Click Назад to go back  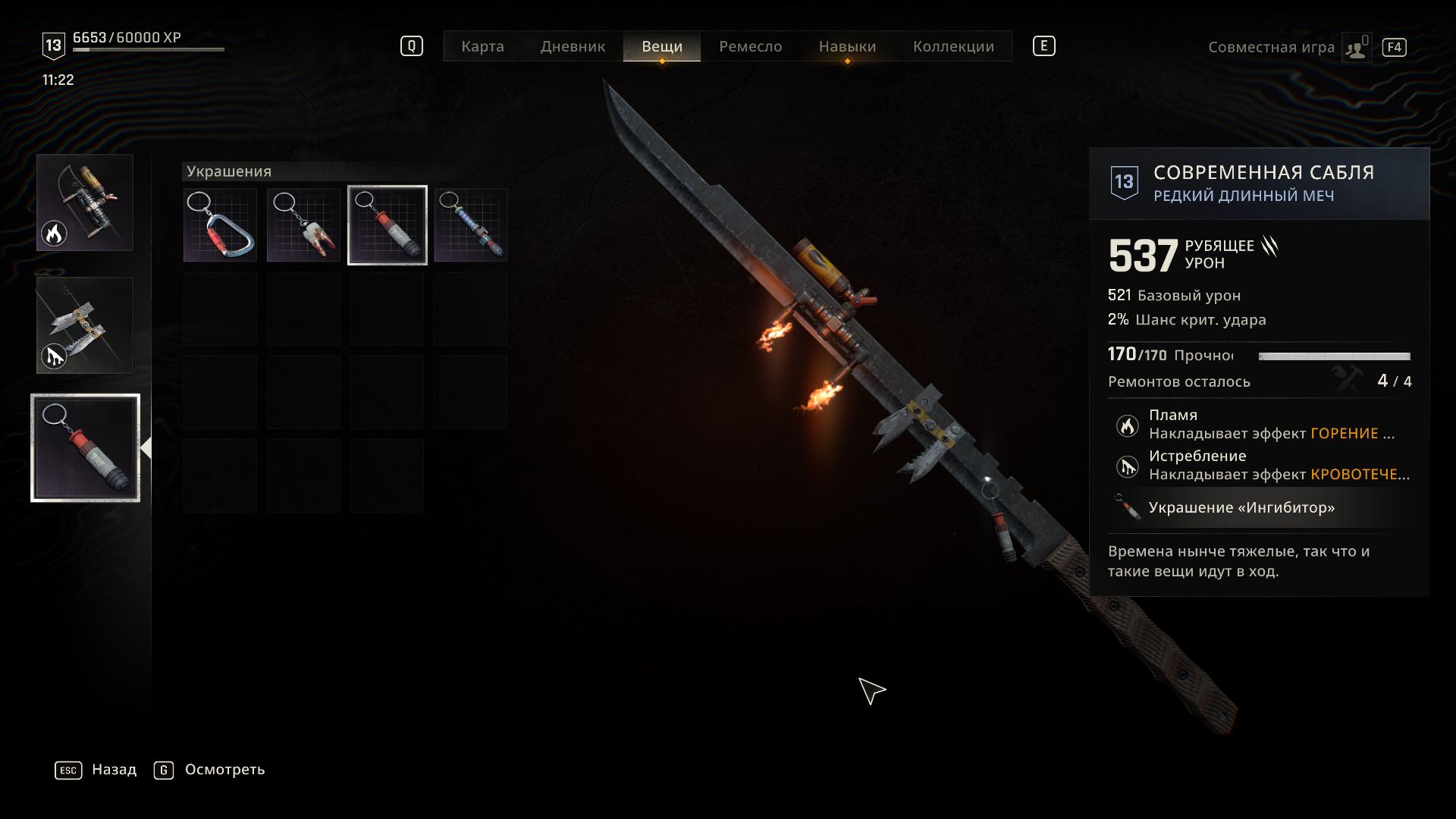[114, 770]
